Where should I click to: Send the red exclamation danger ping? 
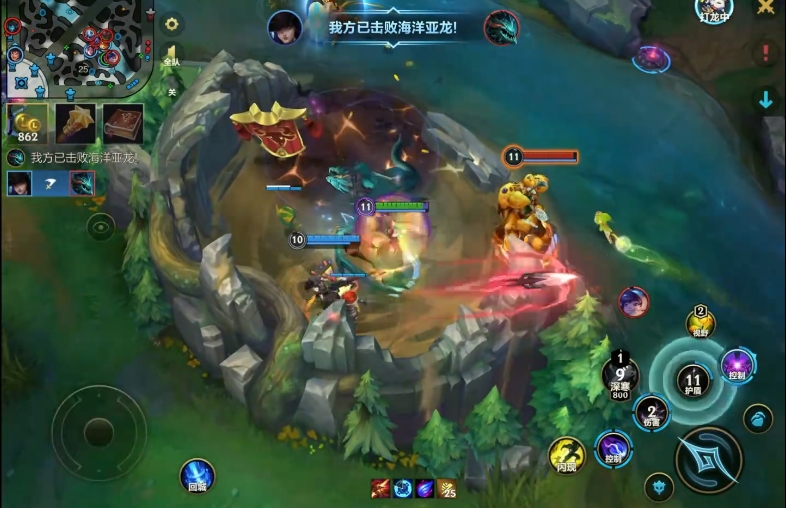[x=766, y=53]
